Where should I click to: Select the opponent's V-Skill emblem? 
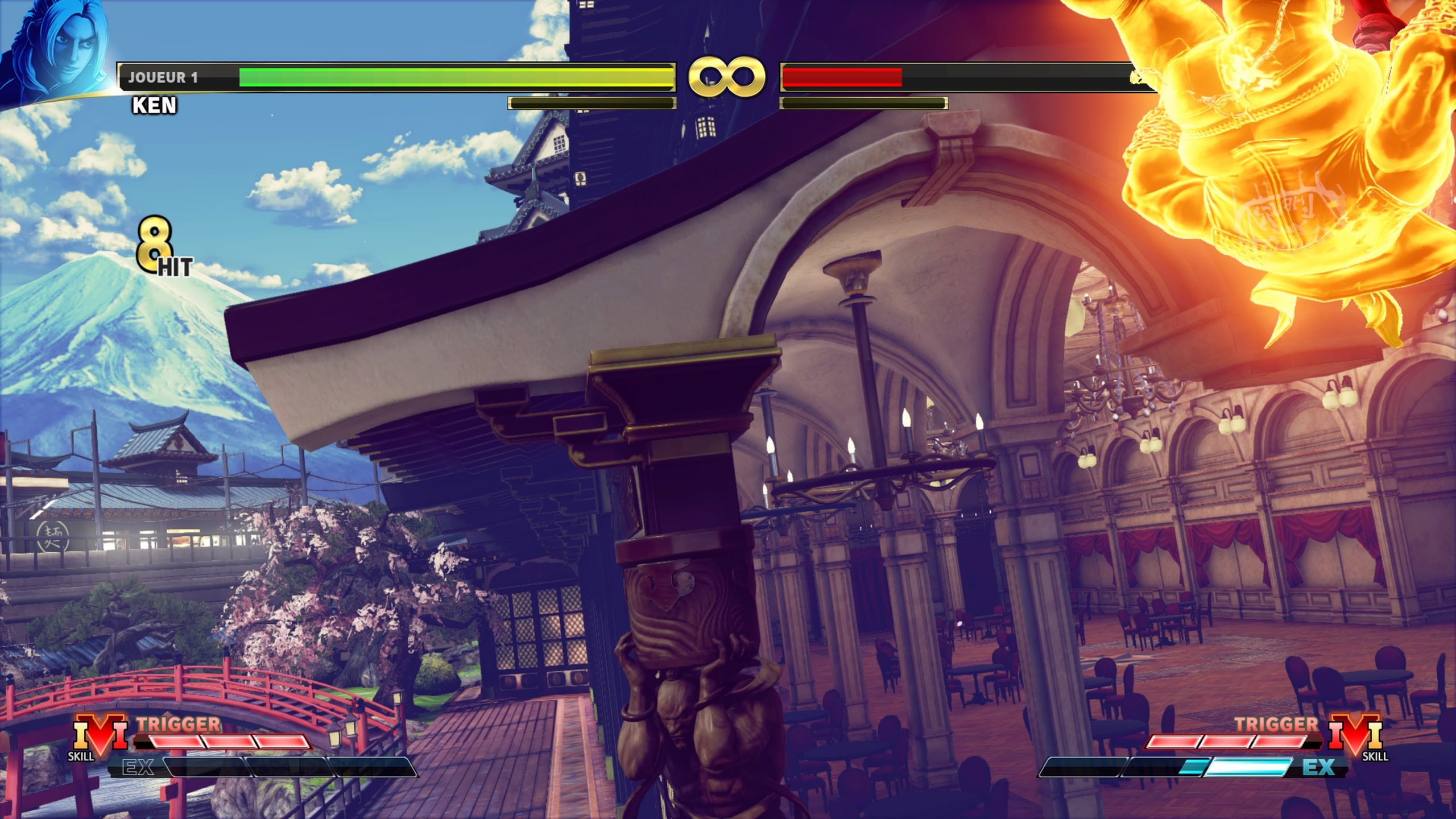pyautogui.click(x=1355, y=734)
